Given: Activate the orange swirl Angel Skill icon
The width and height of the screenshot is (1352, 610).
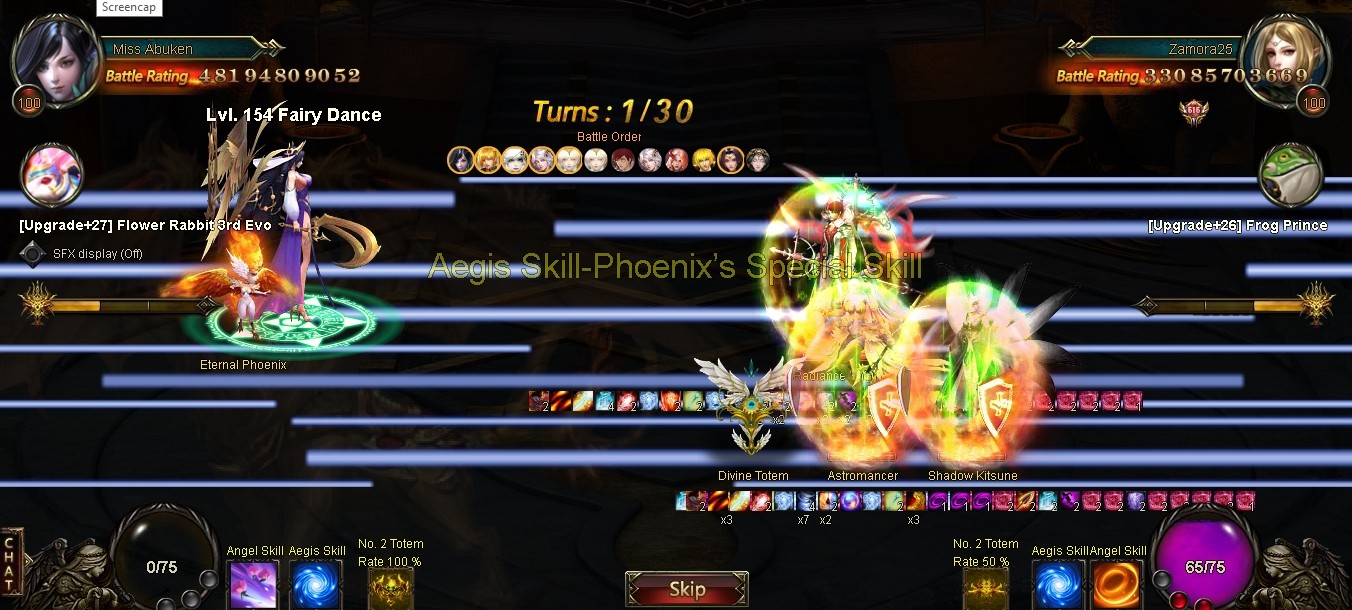Looking at the screenshot, I should [x=1117, y=584].
